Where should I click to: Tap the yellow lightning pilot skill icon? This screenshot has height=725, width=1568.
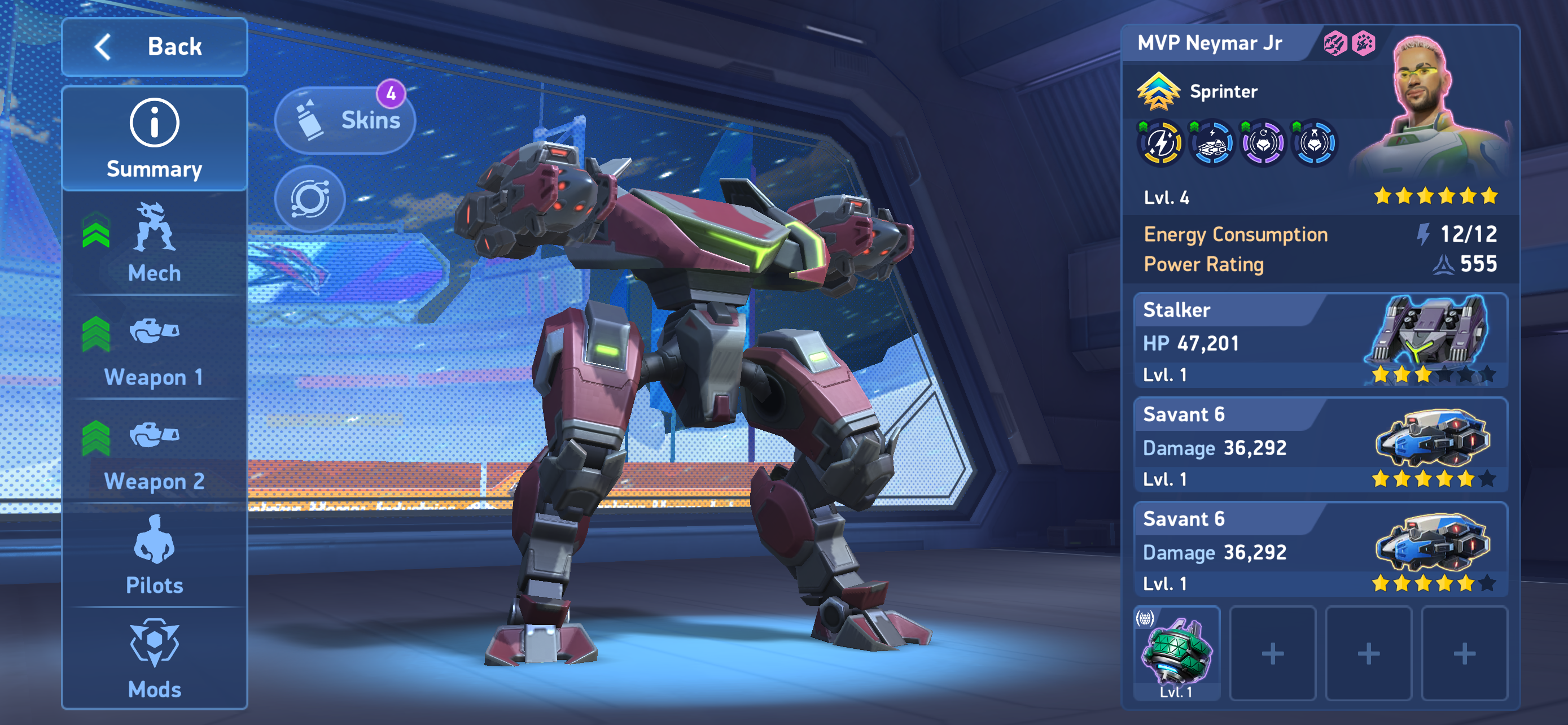point(1160,143)
